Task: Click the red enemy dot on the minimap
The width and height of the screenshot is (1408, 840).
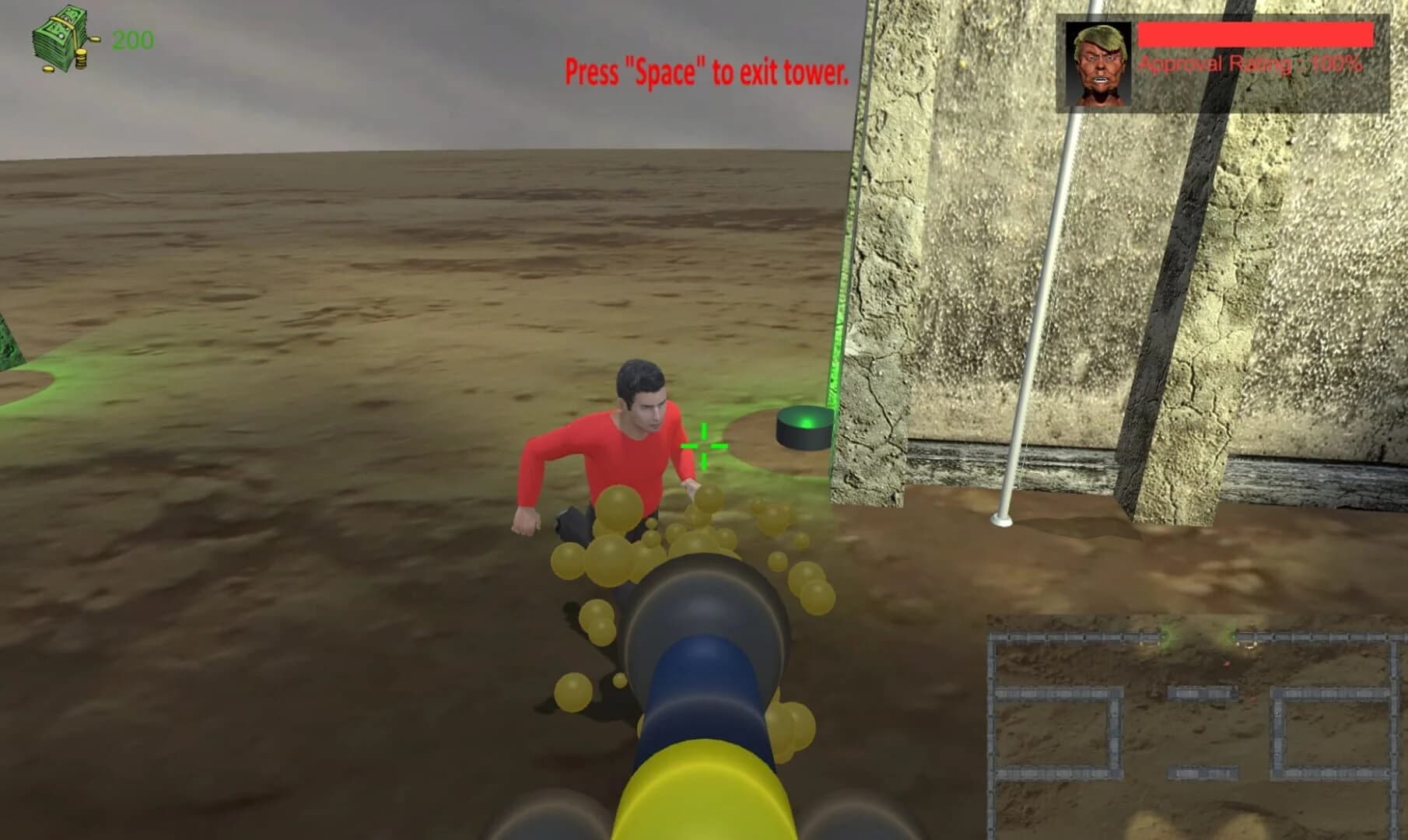Action: (x=1227, y=663)
